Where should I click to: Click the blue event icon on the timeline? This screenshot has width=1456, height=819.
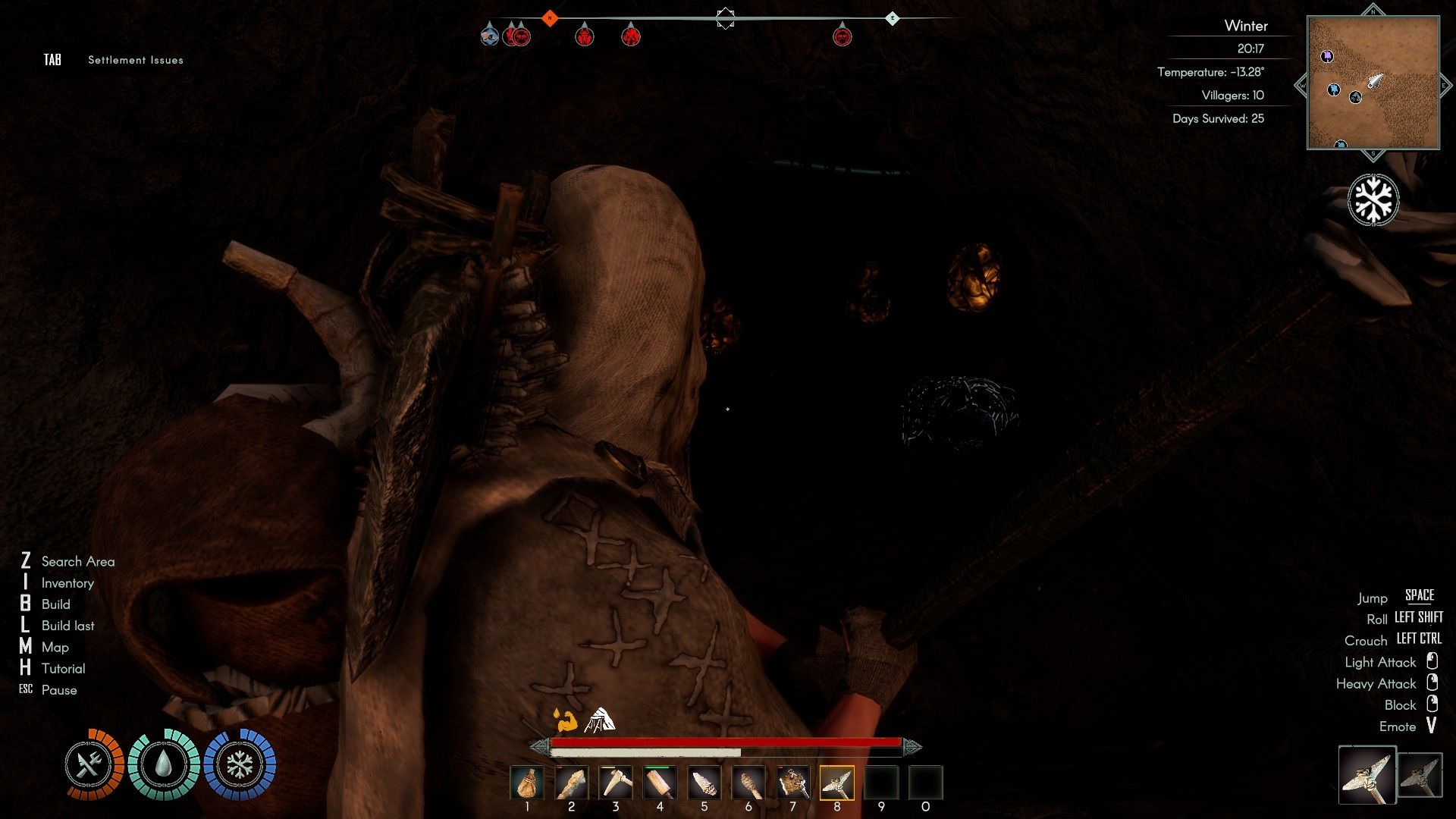488,35
